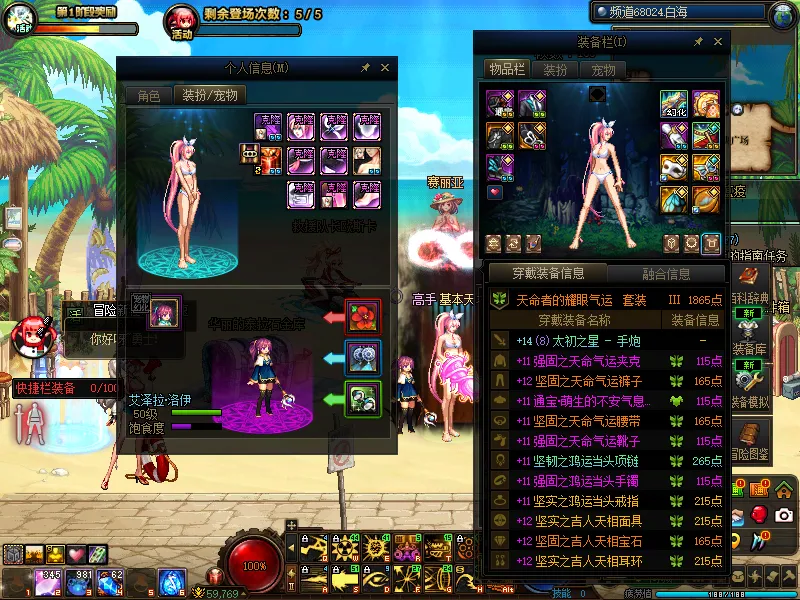
Task: Select the 穿戴装备信息 worn equipment tab
Action: (547, 273)
